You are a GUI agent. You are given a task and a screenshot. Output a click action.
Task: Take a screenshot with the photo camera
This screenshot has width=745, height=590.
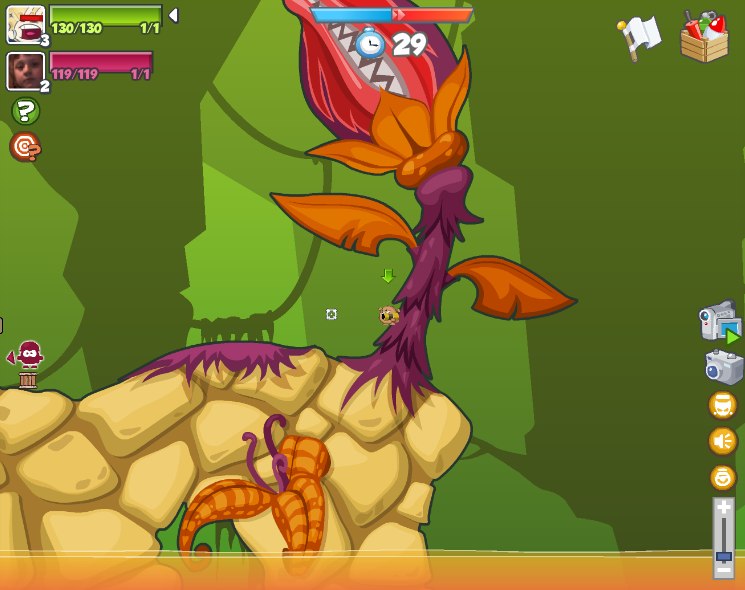point(723,367)
